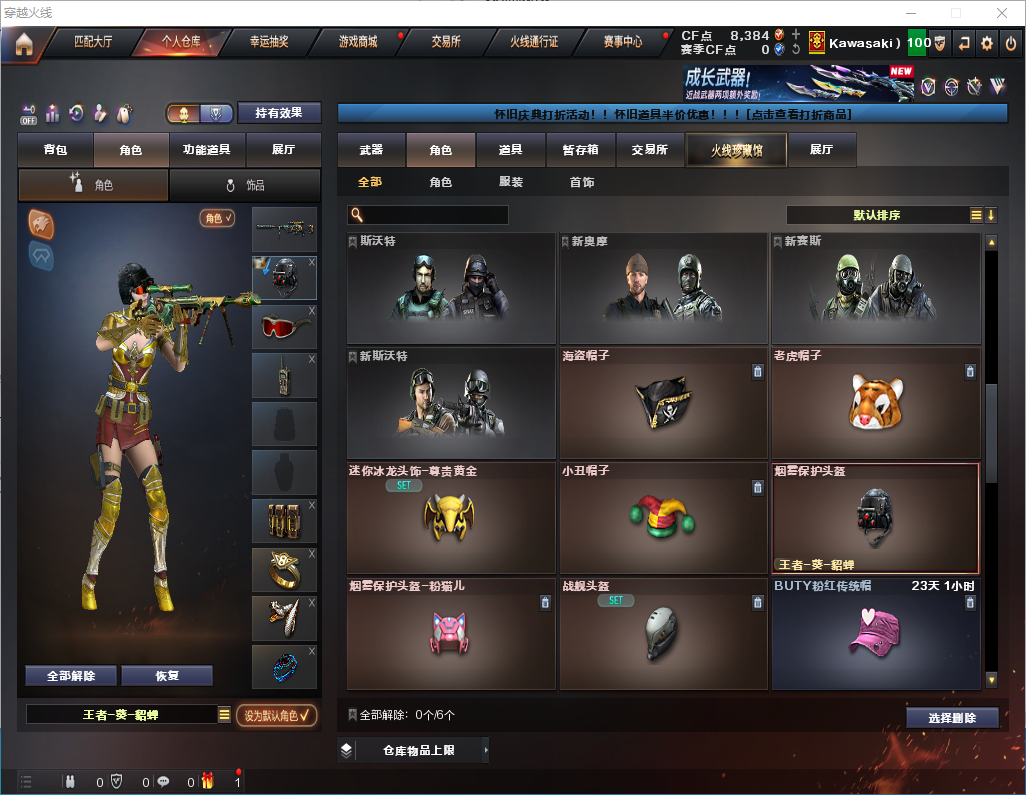This screenshot has height=795, width=1026.
Task: Open the 暂存箱 temporary storage tab
Action: 580,150
